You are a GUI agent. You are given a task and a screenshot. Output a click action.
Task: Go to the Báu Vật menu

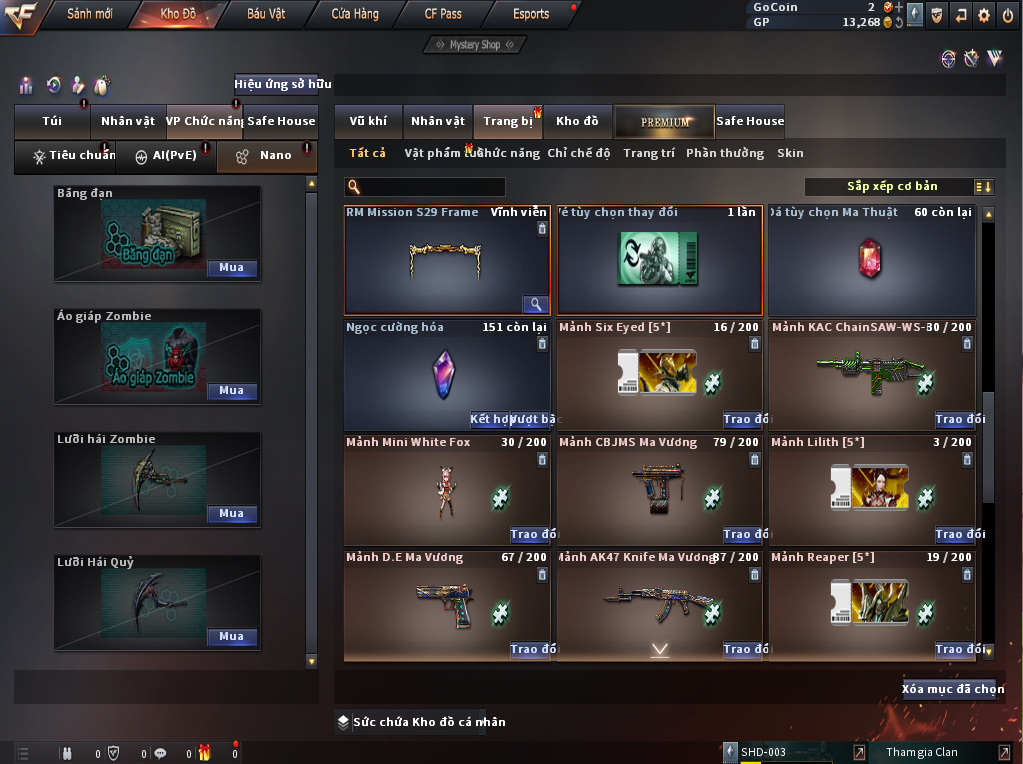tap(266, 14)
